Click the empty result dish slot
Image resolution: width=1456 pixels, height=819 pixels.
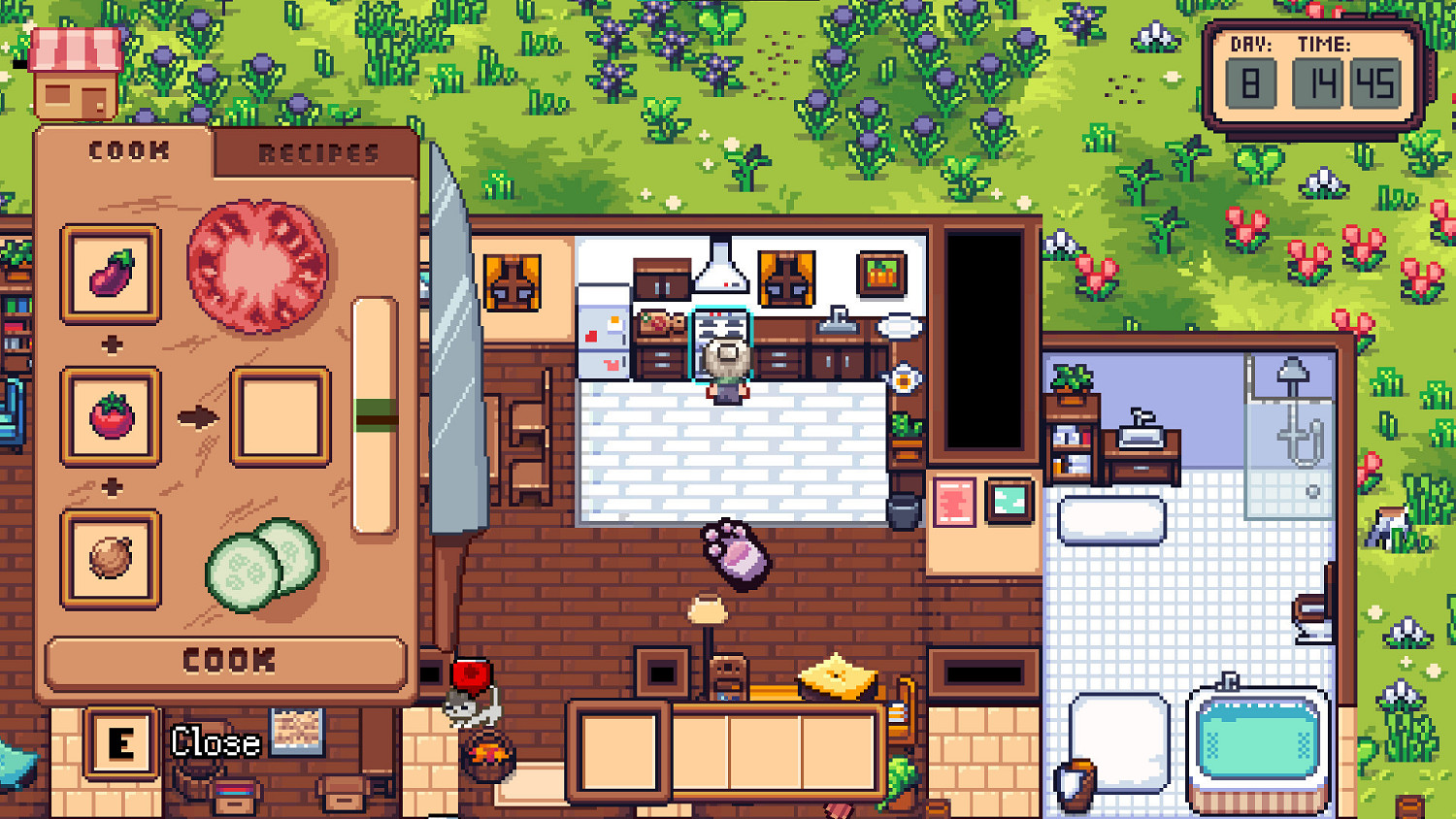tap(280, 415)
